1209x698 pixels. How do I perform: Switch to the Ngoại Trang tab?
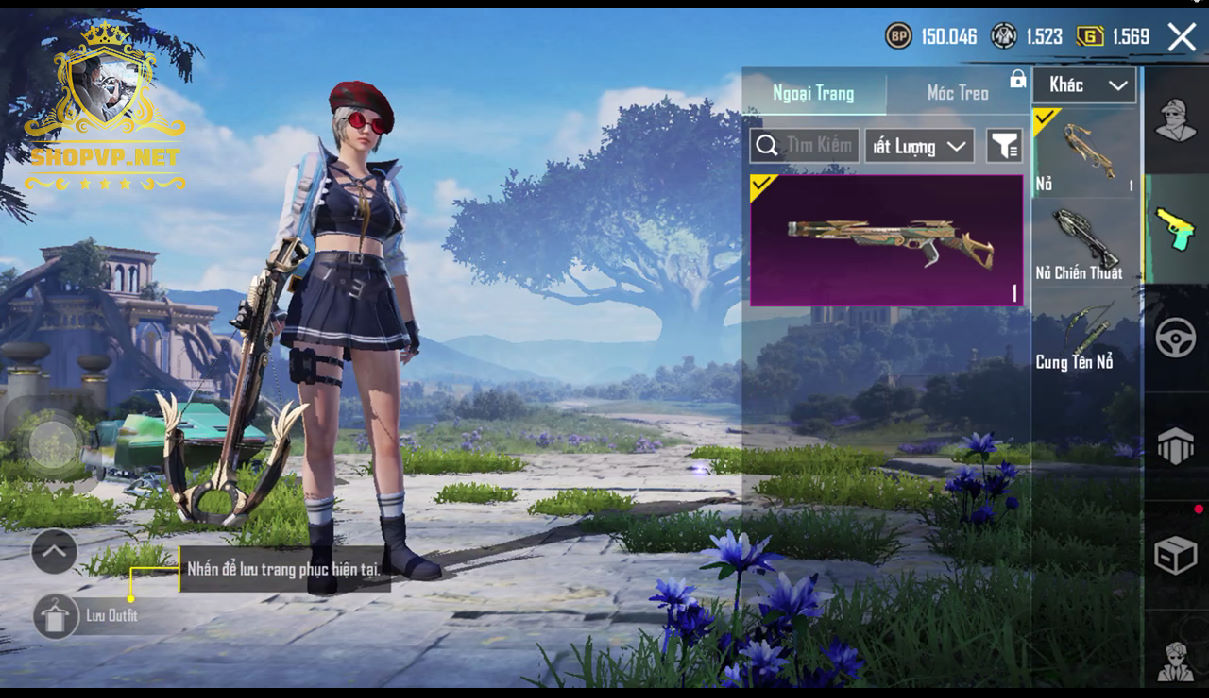click(813, 93)
